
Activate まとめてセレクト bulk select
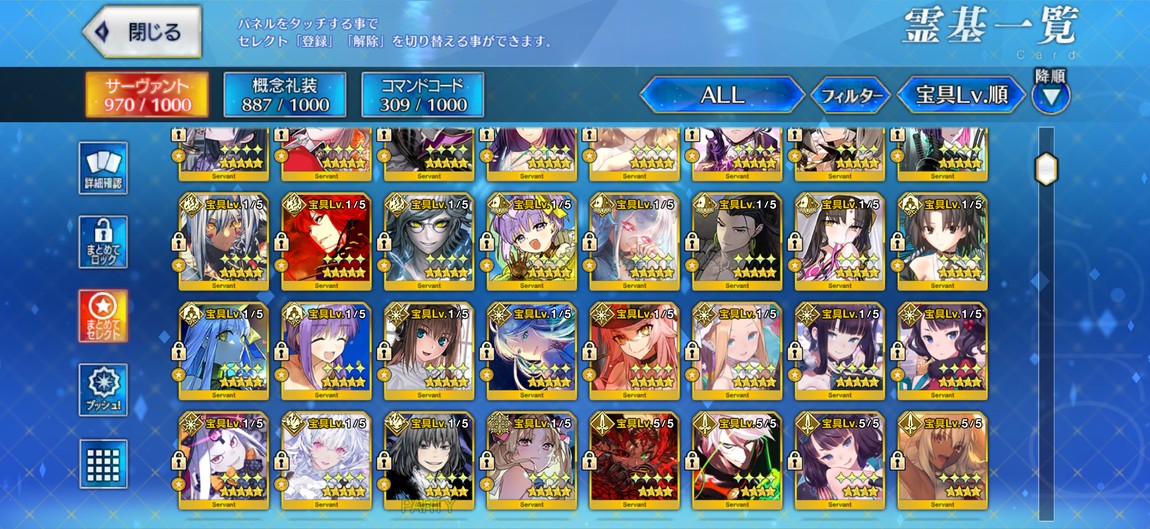point(103,316)
